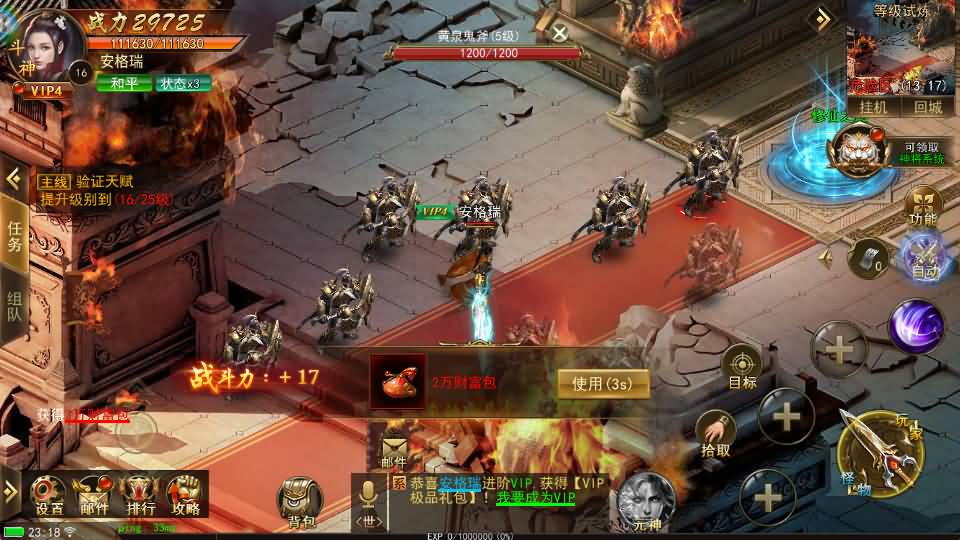
Task: Start 挂机 idle mode
Action: click(873, 107)
